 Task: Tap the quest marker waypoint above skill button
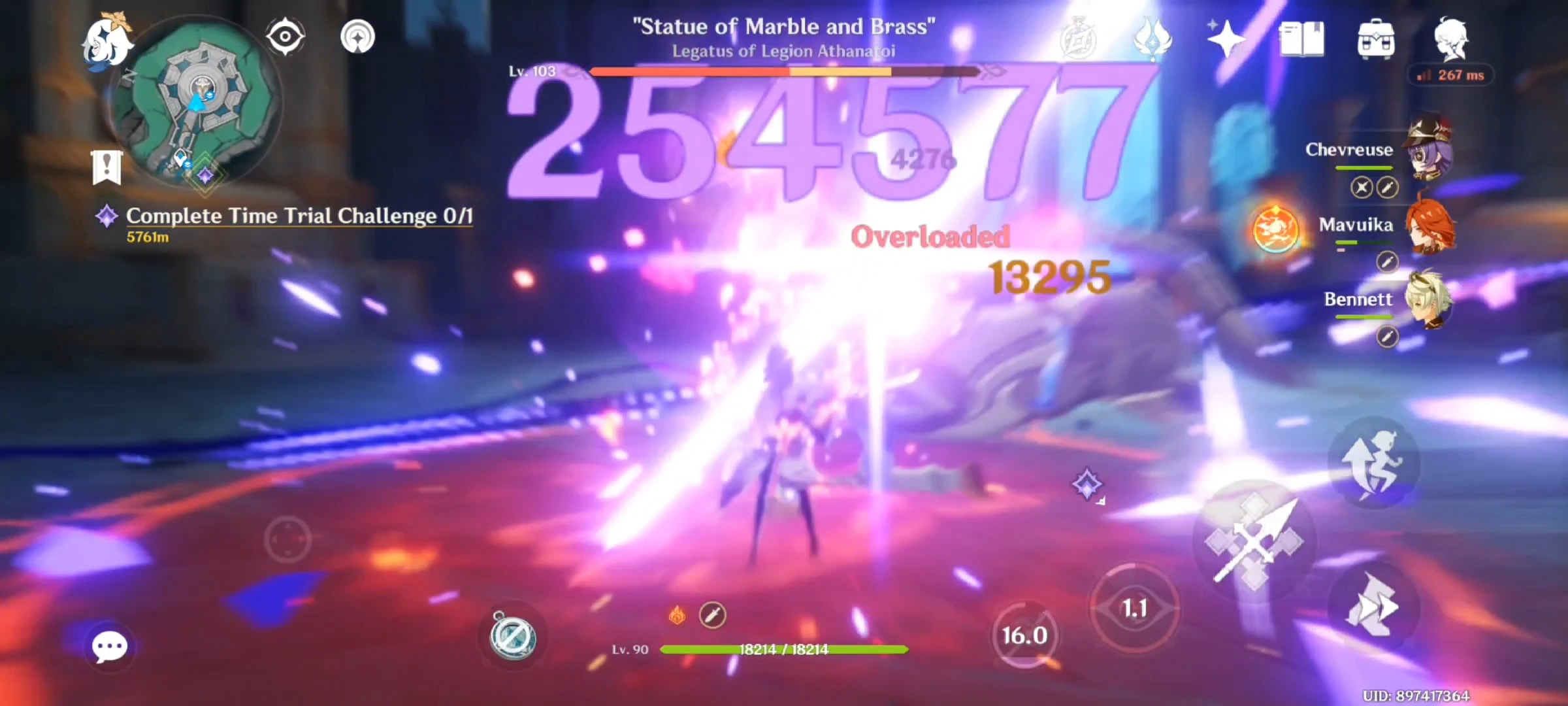[1087, 484]
